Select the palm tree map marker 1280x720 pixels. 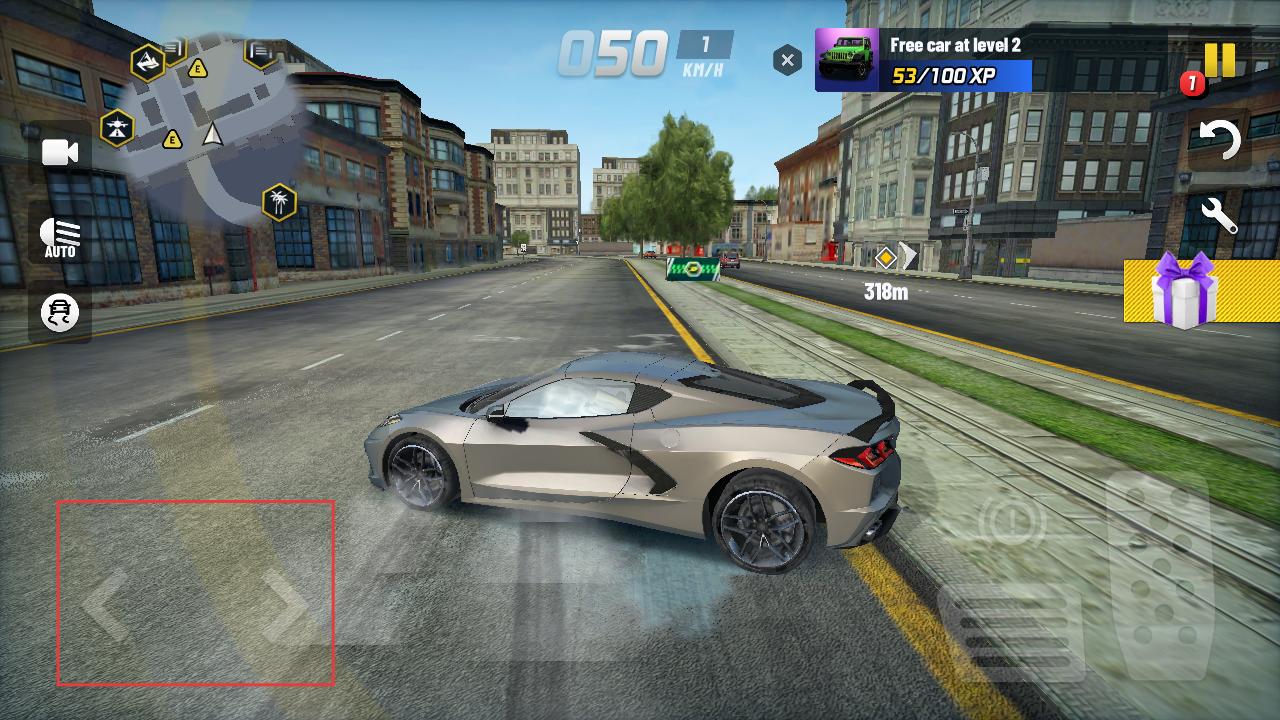[279, 203]
